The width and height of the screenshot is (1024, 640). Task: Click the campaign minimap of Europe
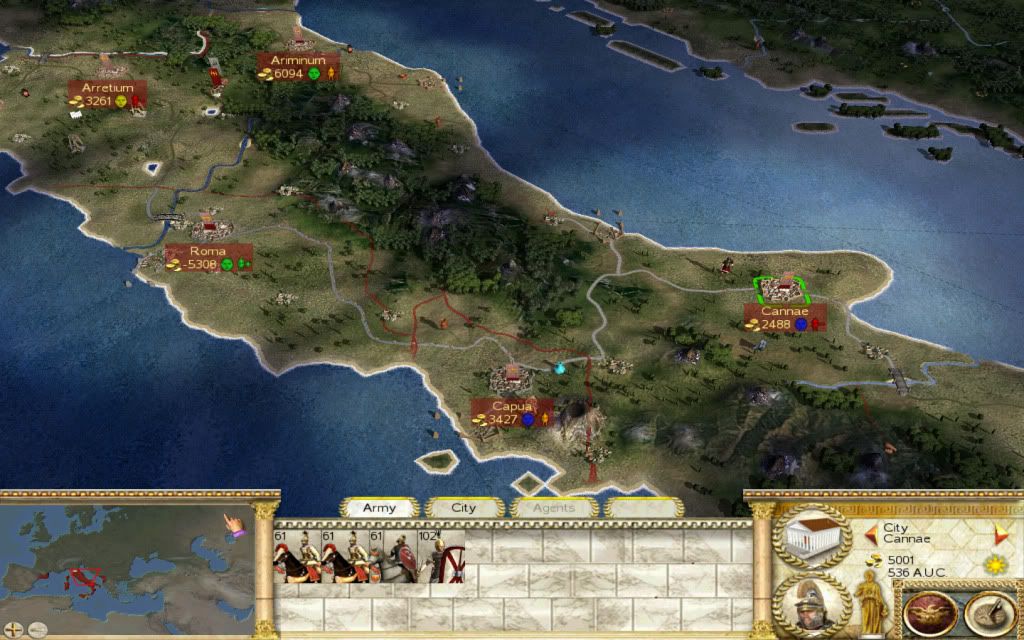pyautogui.click(x=120, y=562)
